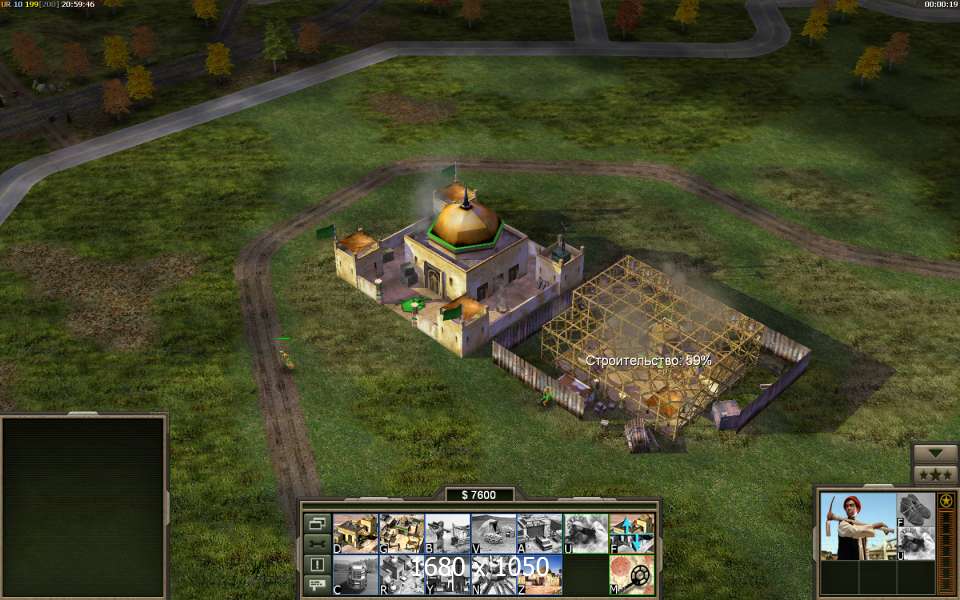Click the worker unit portrait
The width and height of the screenshot is (960, 600).
coord(858,526)
